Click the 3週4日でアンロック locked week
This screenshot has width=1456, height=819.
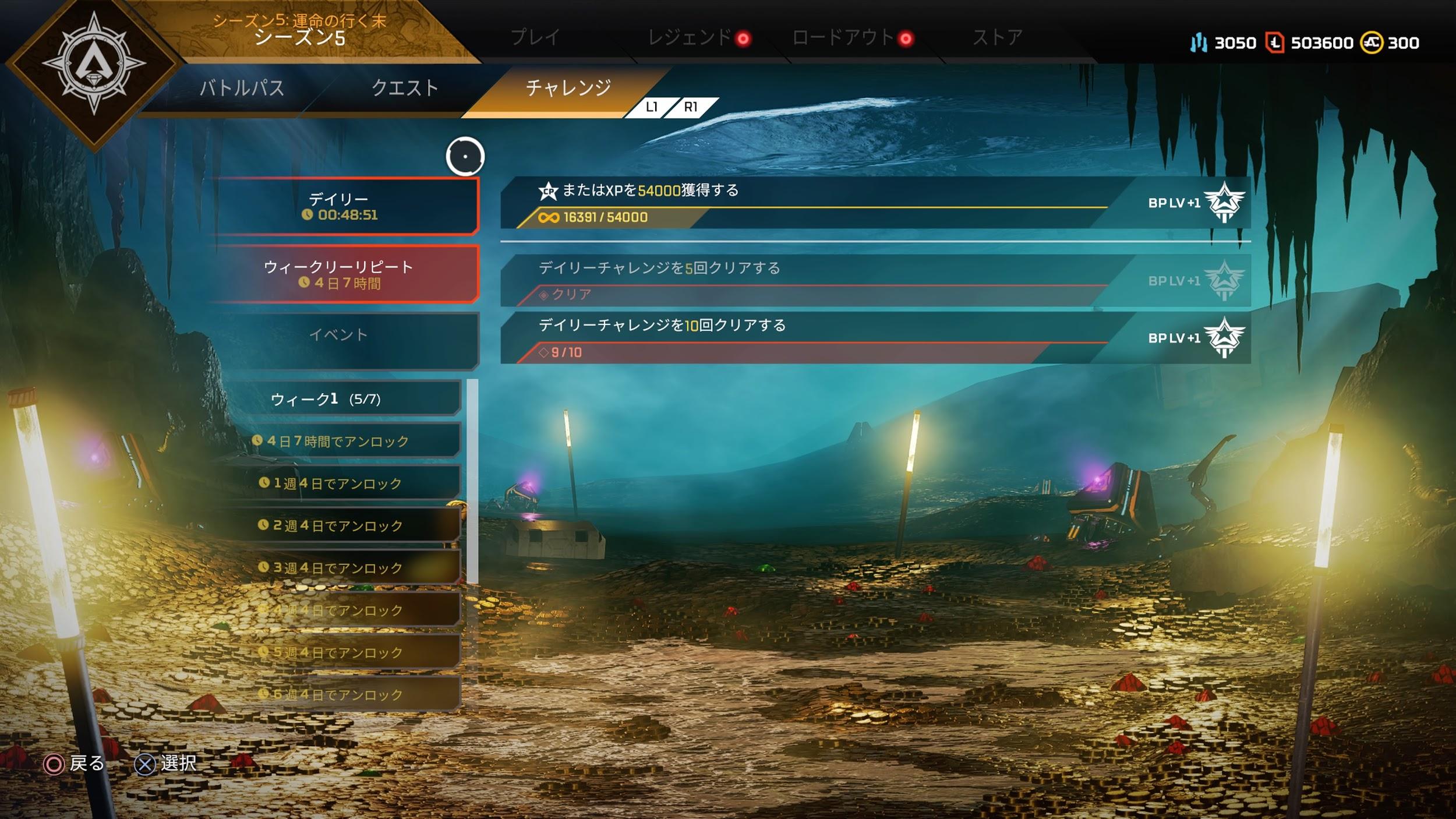(x=338, y=567)
